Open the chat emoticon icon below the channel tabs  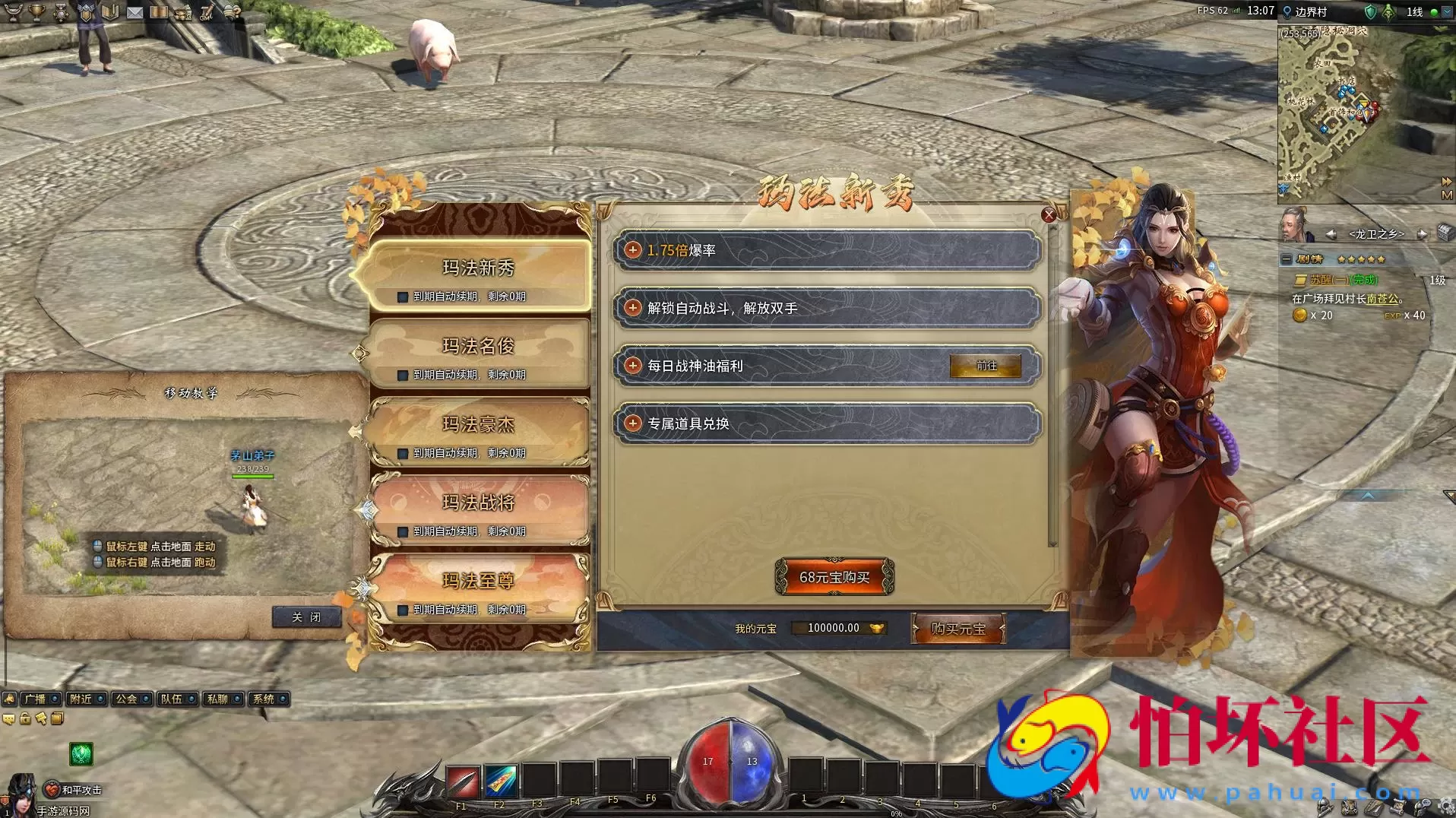9,717
